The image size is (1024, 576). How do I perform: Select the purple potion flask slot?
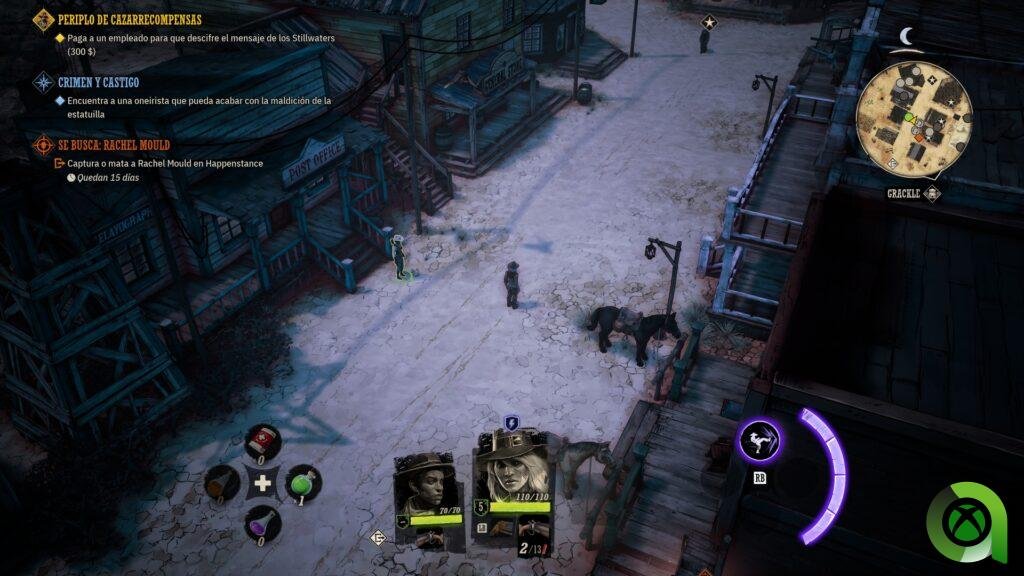click(263, 523)
